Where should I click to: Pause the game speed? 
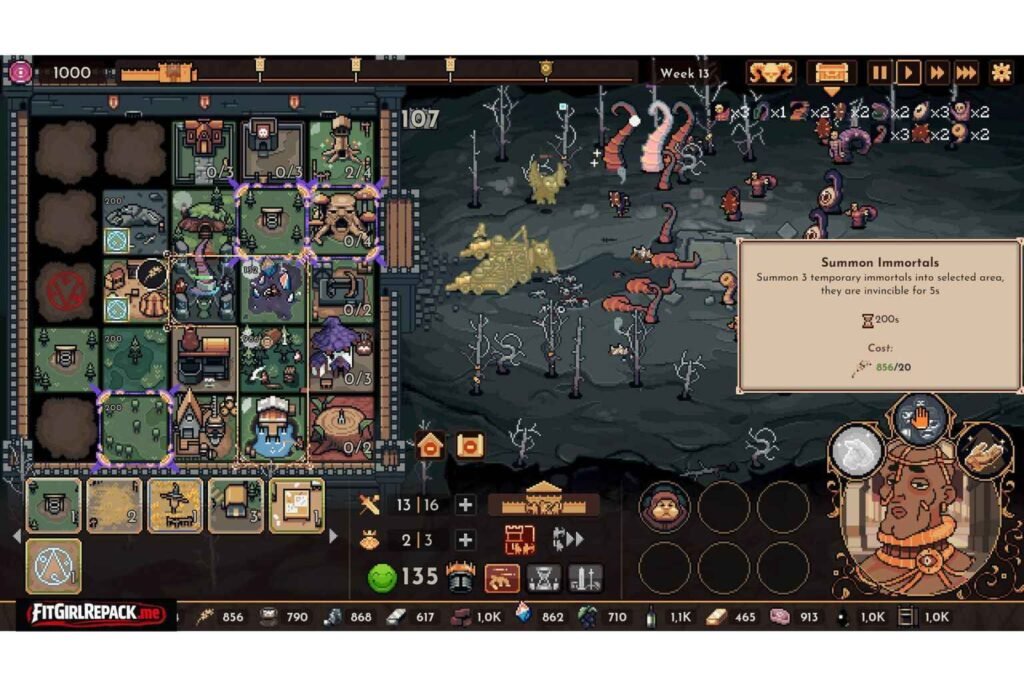click(879, 72)
